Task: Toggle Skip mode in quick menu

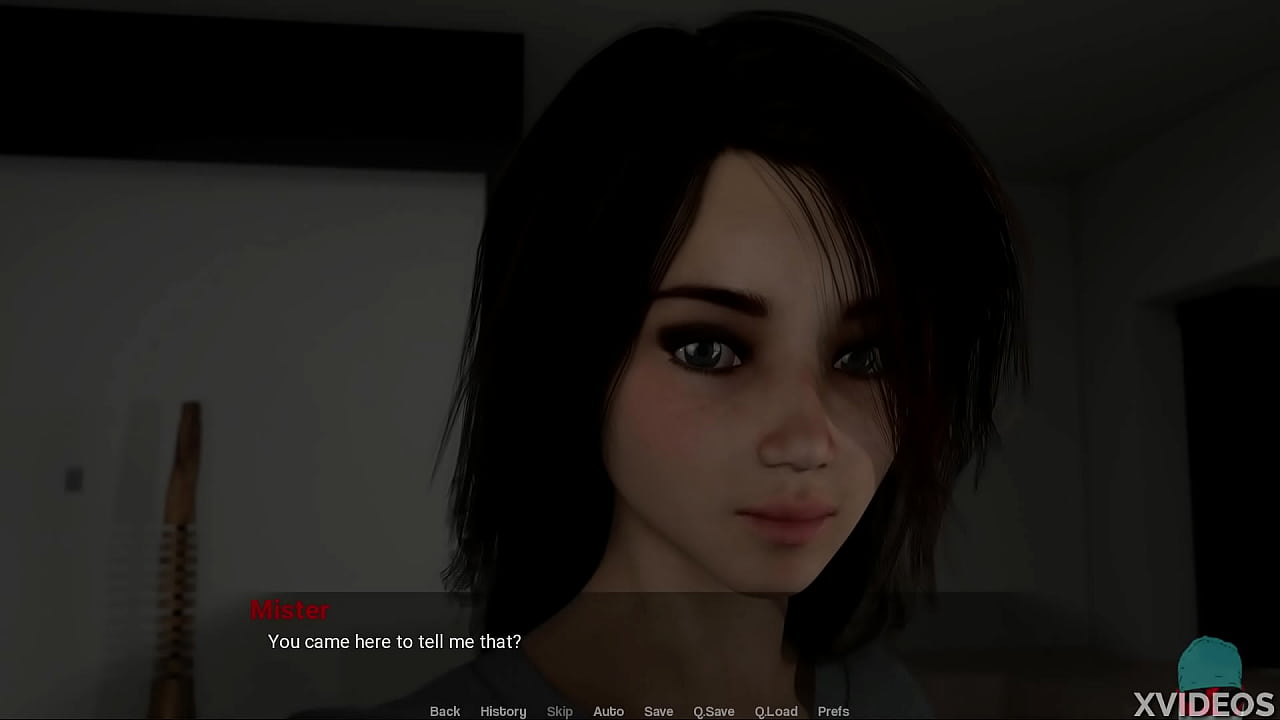Action: point(560,711)
